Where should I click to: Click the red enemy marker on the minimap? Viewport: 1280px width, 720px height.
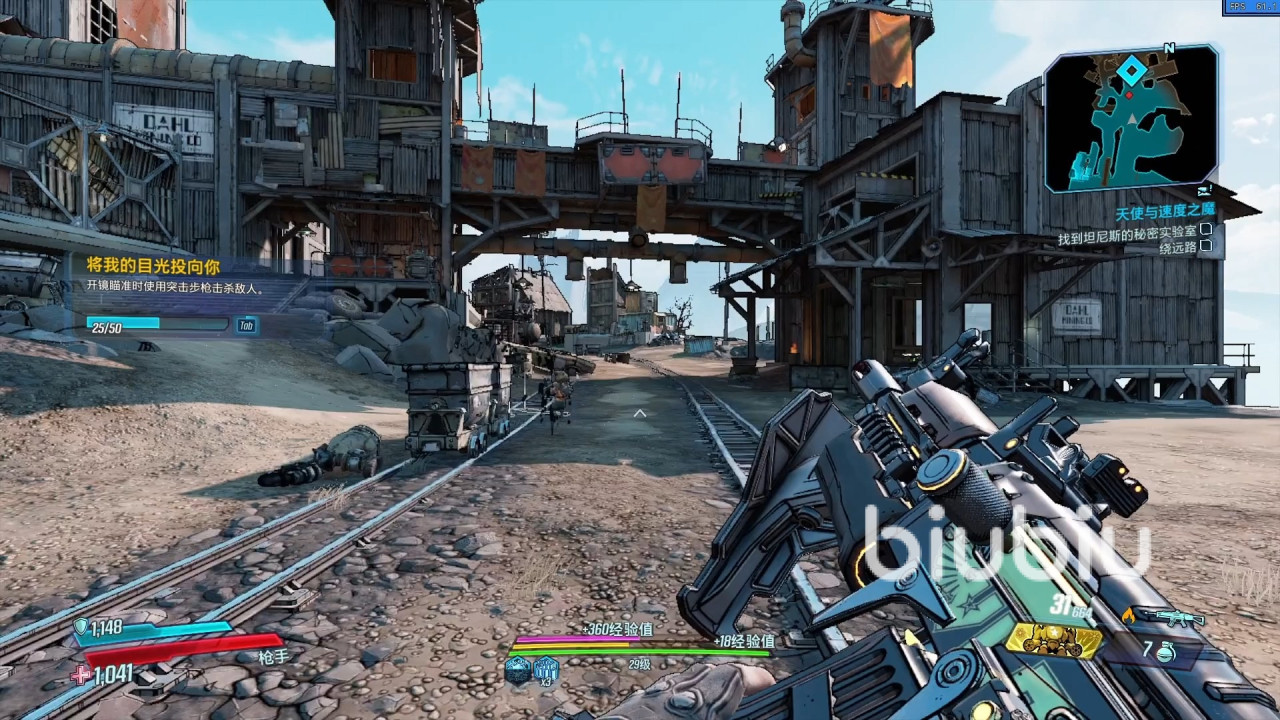[1130, 94]
